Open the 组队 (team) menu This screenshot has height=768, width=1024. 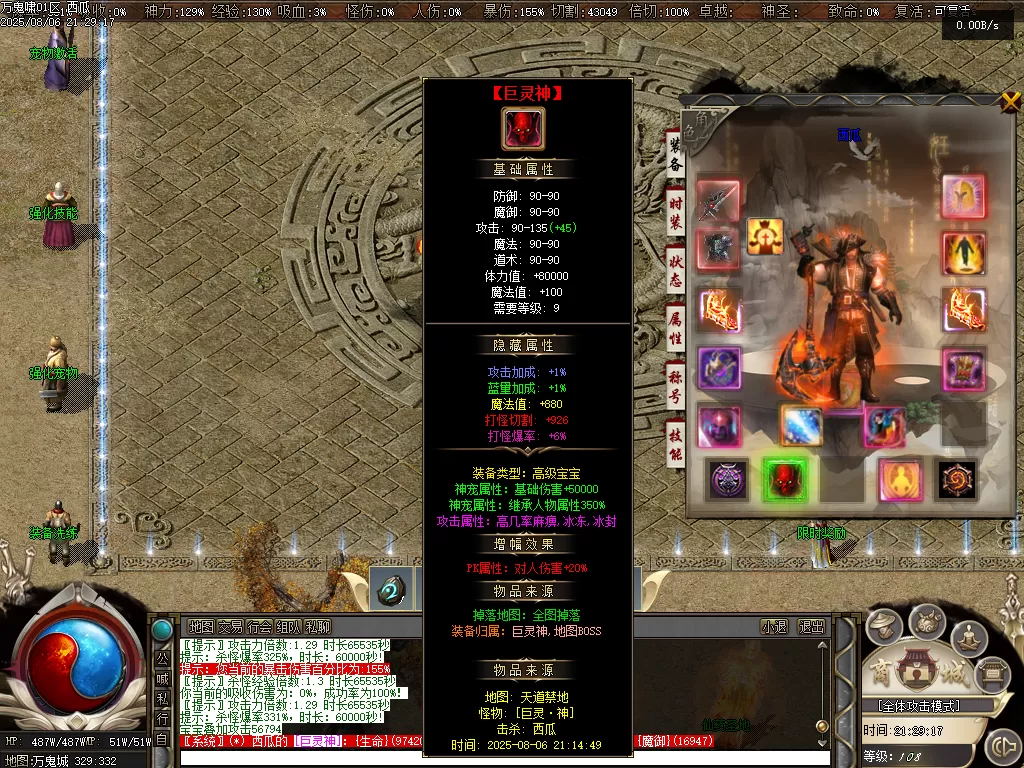(289, 627)
